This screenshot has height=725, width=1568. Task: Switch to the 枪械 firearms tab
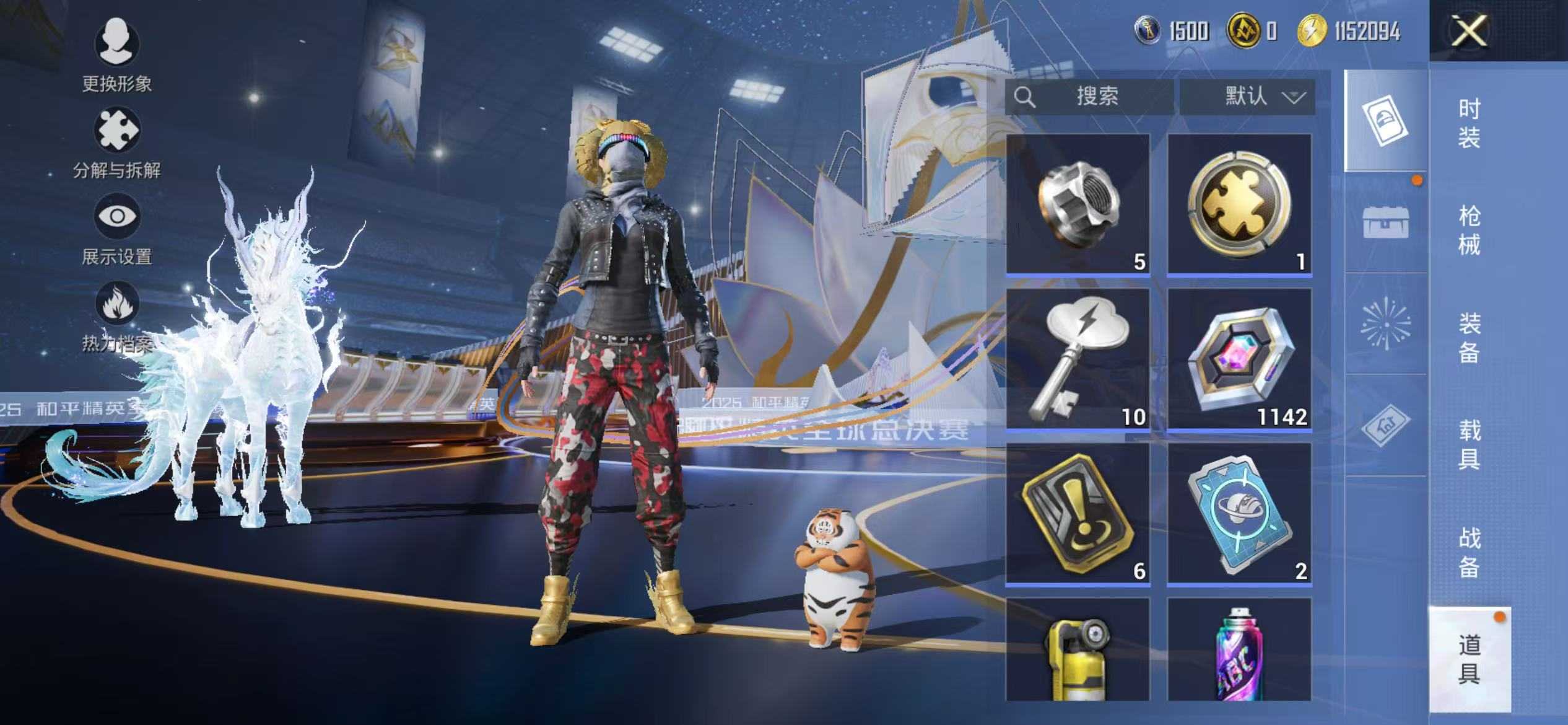coord(1469,231)
